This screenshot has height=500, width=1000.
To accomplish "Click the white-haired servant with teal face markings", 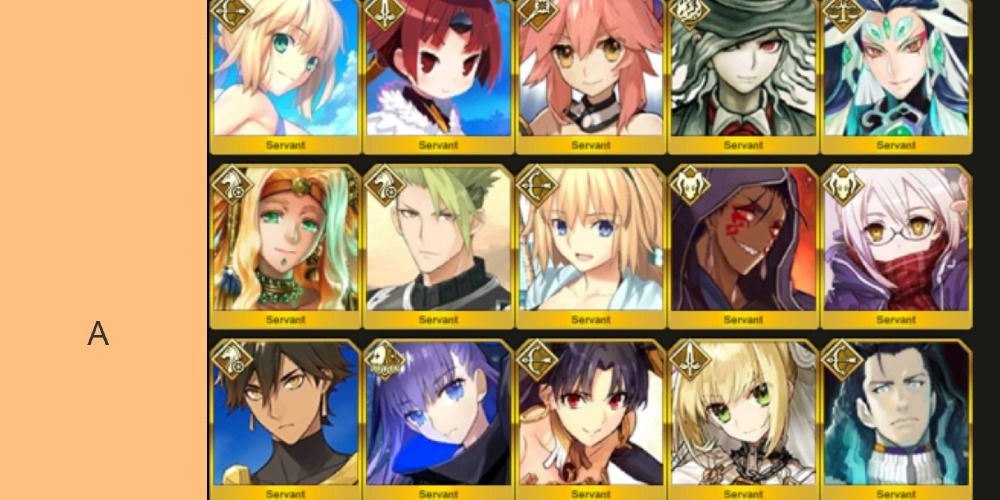I will click(895, 70).
